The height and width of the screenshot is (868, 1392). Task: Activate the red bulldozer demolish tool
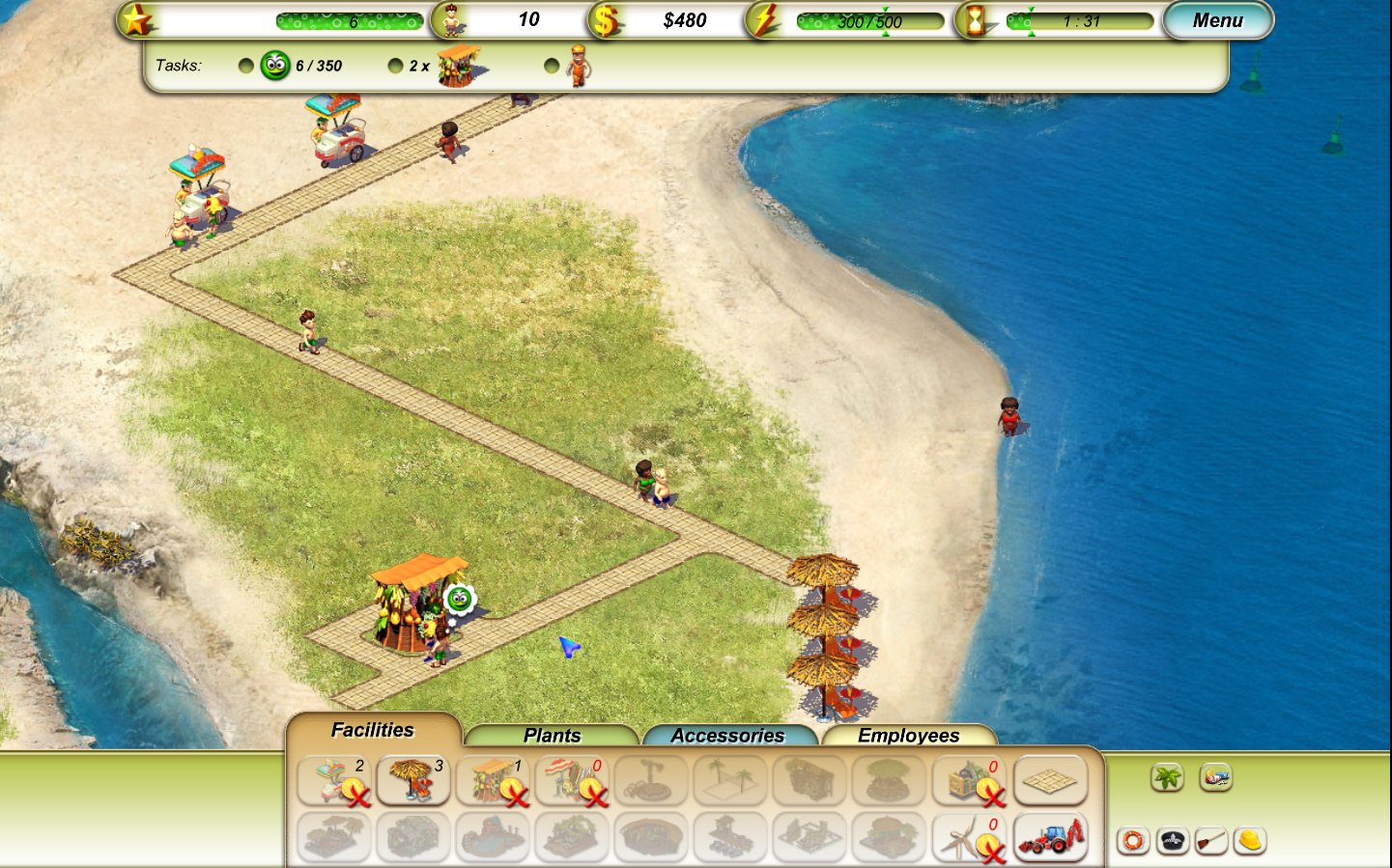pyautogui.click(x=1050, y=838)
